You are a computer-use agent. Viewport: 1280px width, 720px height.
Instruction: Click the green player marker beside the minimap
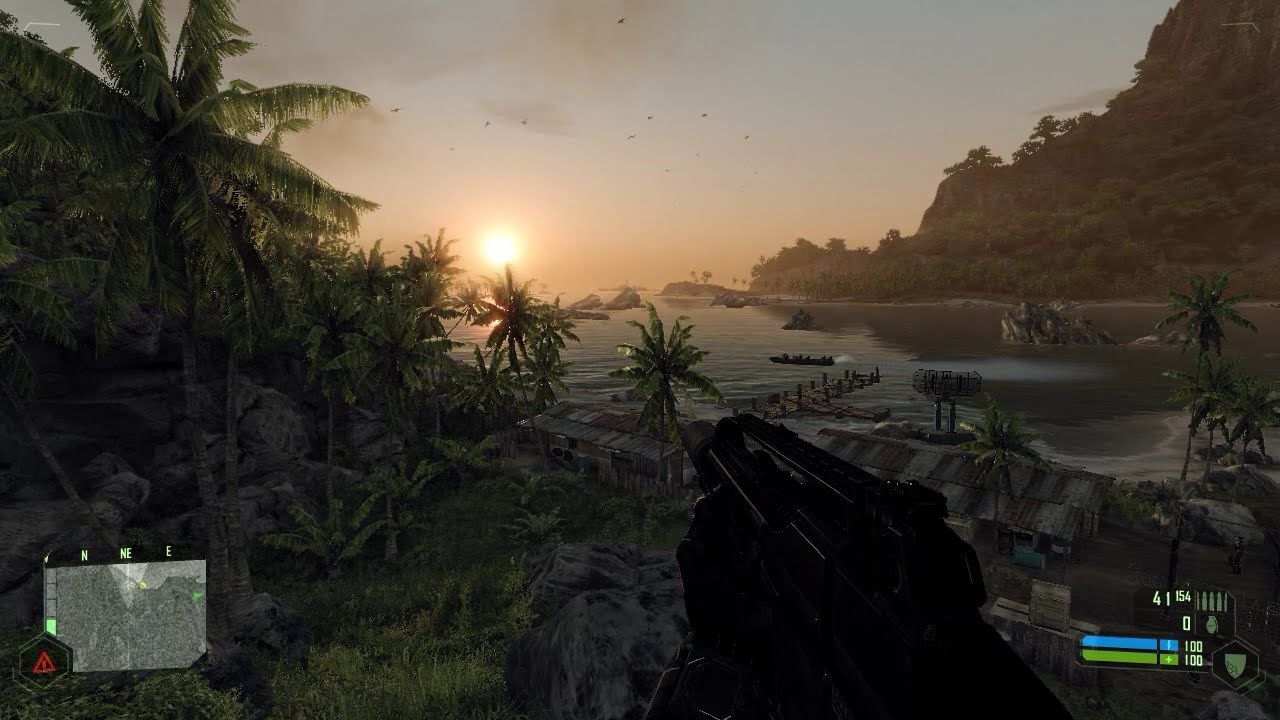[x=51, y=625]
